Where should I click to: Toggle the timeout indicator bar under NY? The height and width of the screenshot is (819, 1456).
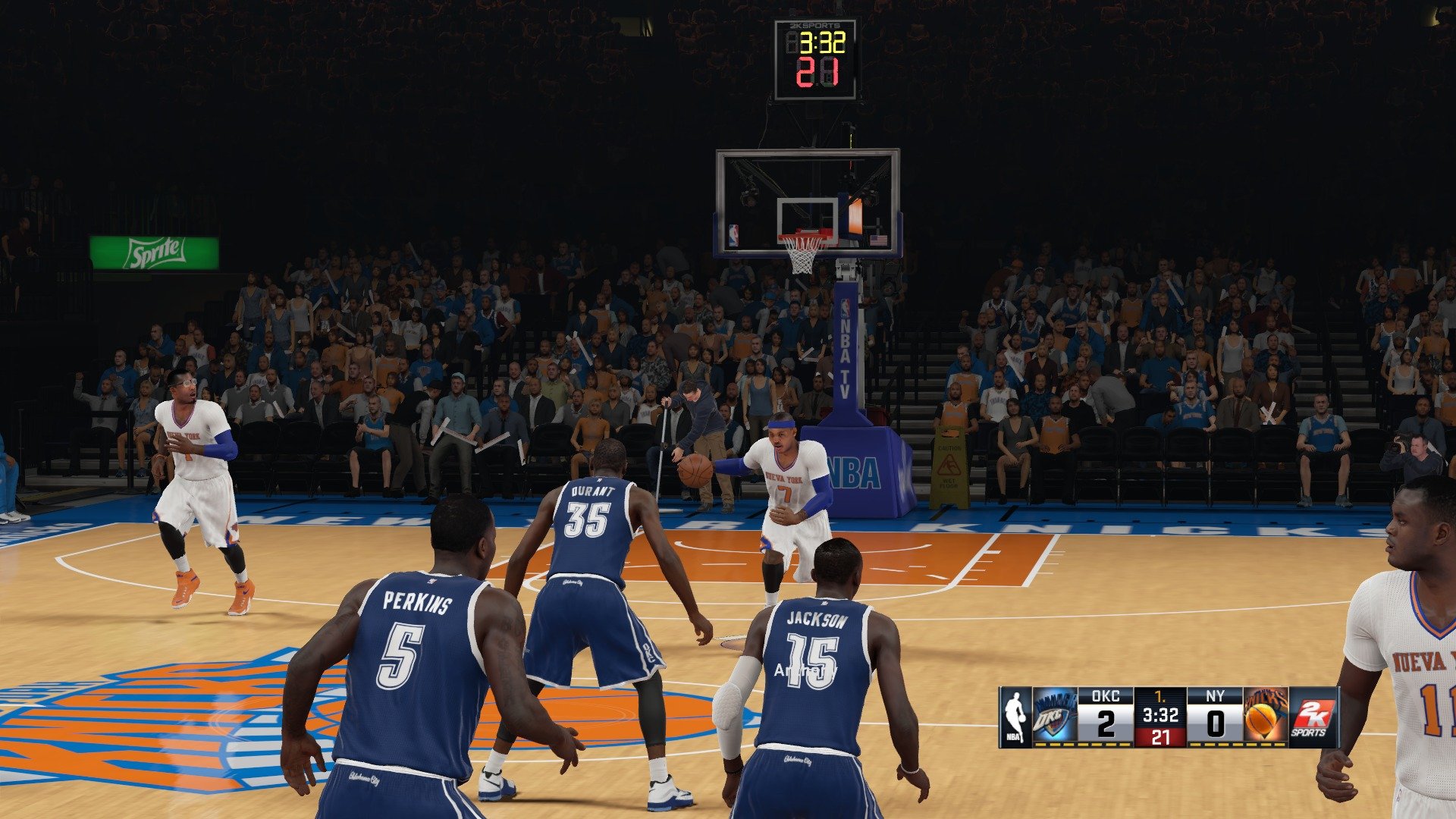(1235, 744)
